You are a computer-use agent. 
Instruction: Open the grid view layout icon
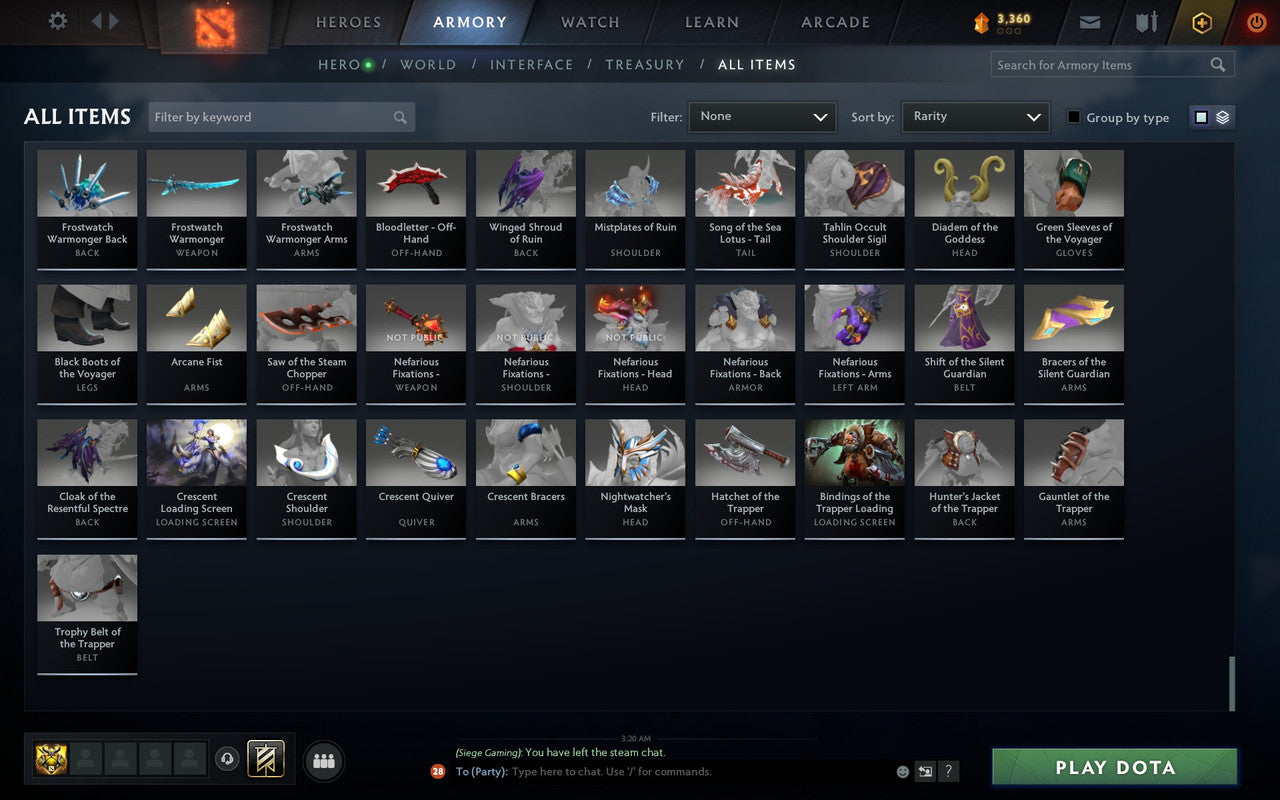click(1201, 116)
